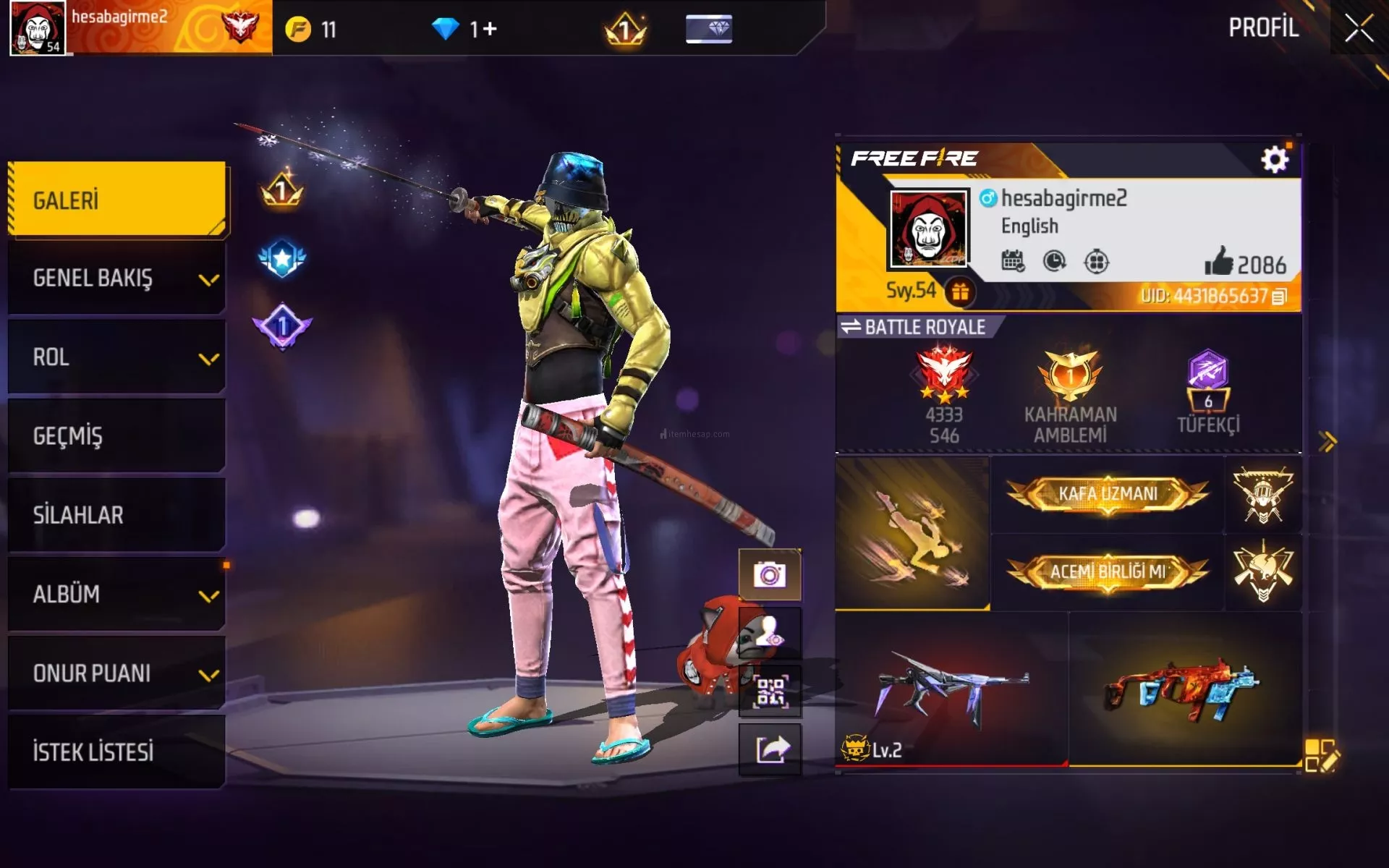Tap the camera screenshot button

(x=770, y=575)
